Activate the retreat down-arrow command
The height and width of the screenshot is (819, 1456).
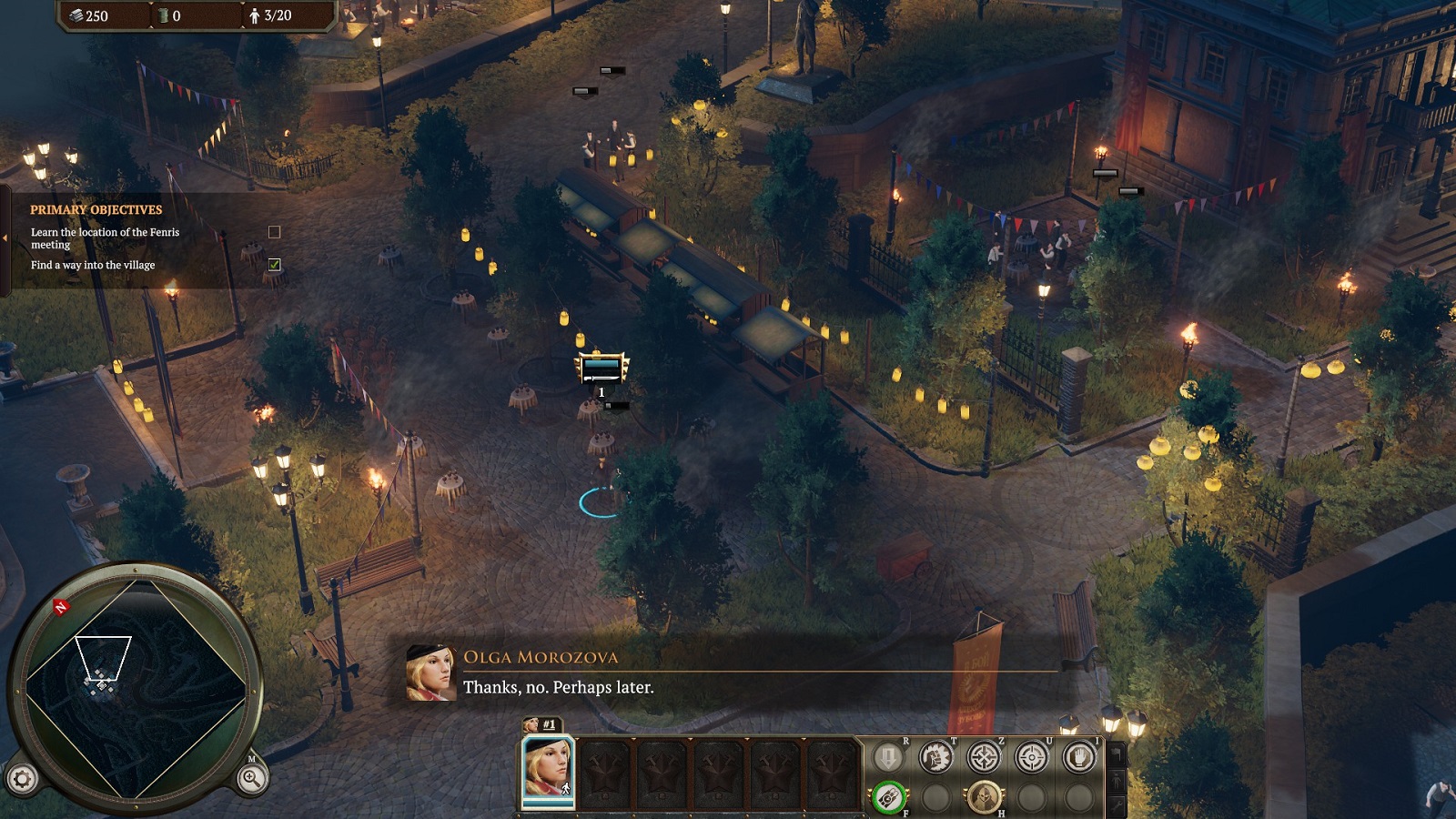tap(888, 757)
